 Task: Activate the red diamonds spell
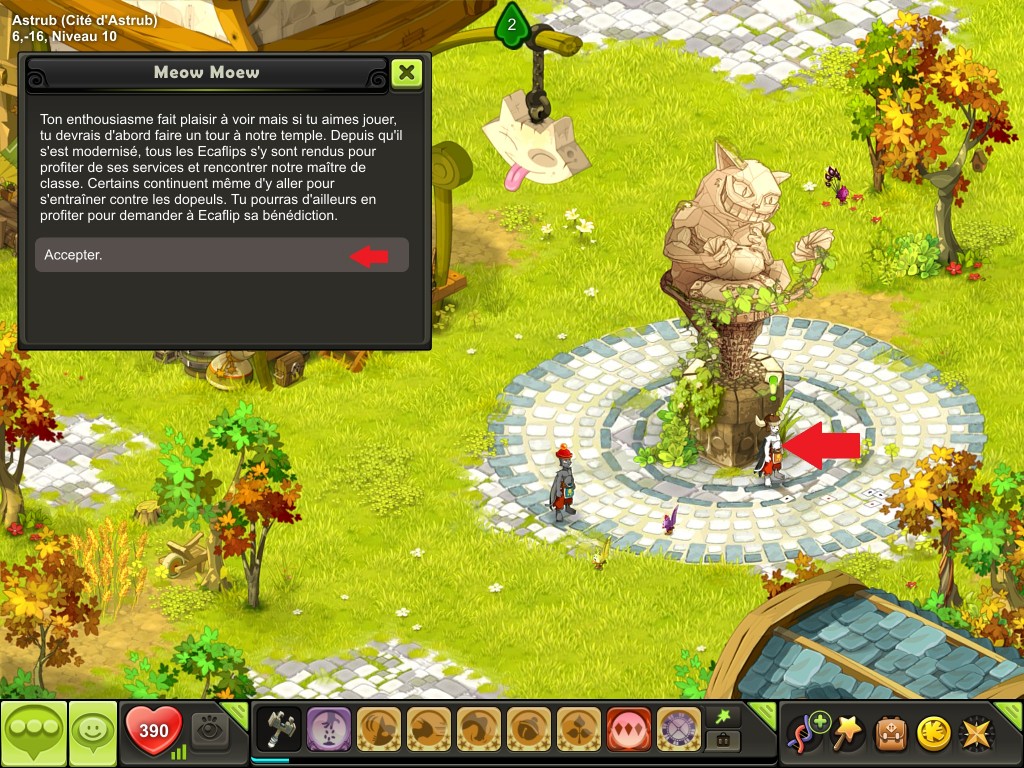(x=629, y=729)
